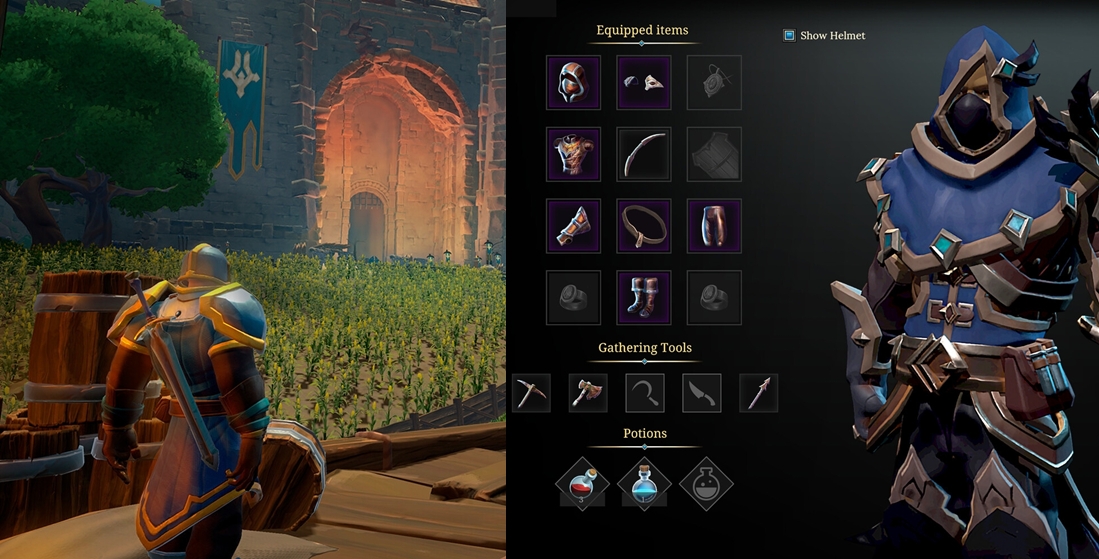Choose the equipped boots slot
Viewport: 1099px width, 559px height.
644,297
